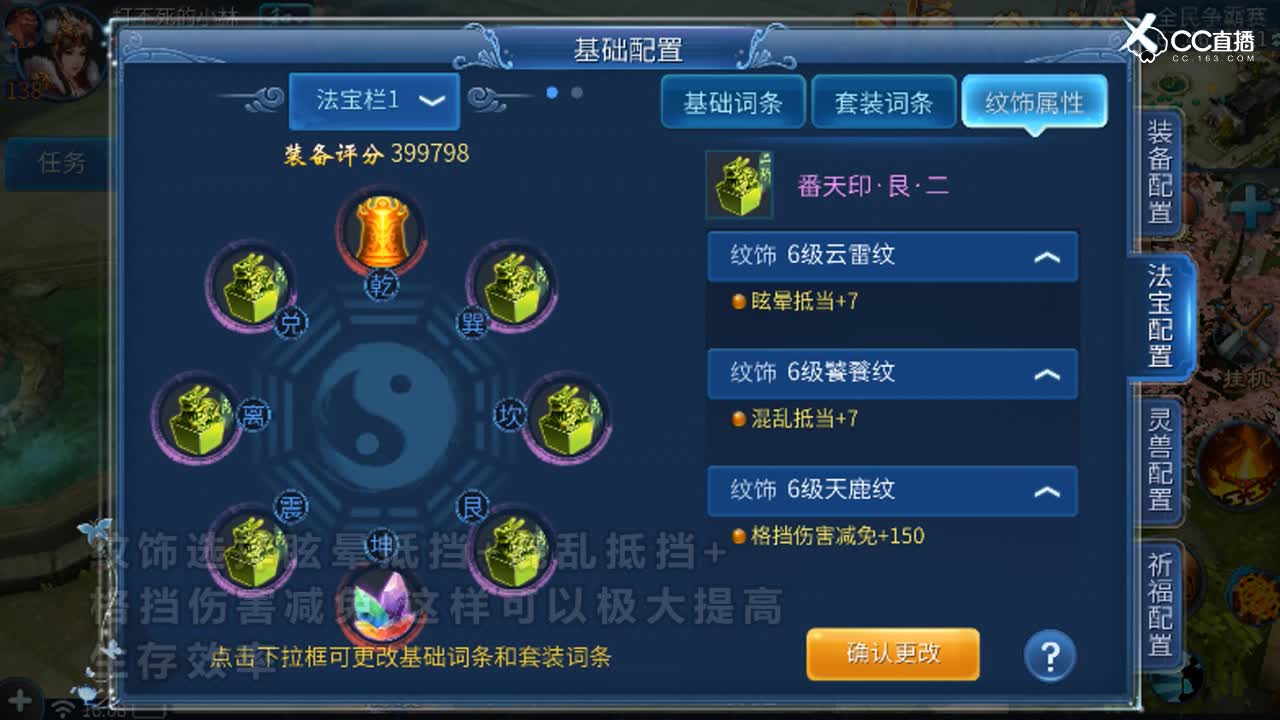Switch to the 套装词条 tab

coord(884,101)
